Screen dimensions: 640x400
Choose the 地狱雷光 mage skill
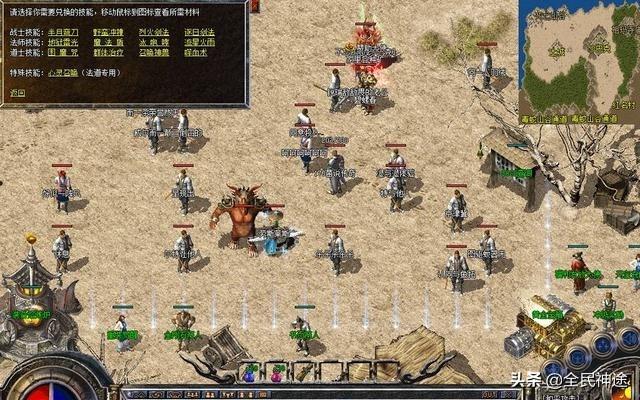[x=64, y=42]
